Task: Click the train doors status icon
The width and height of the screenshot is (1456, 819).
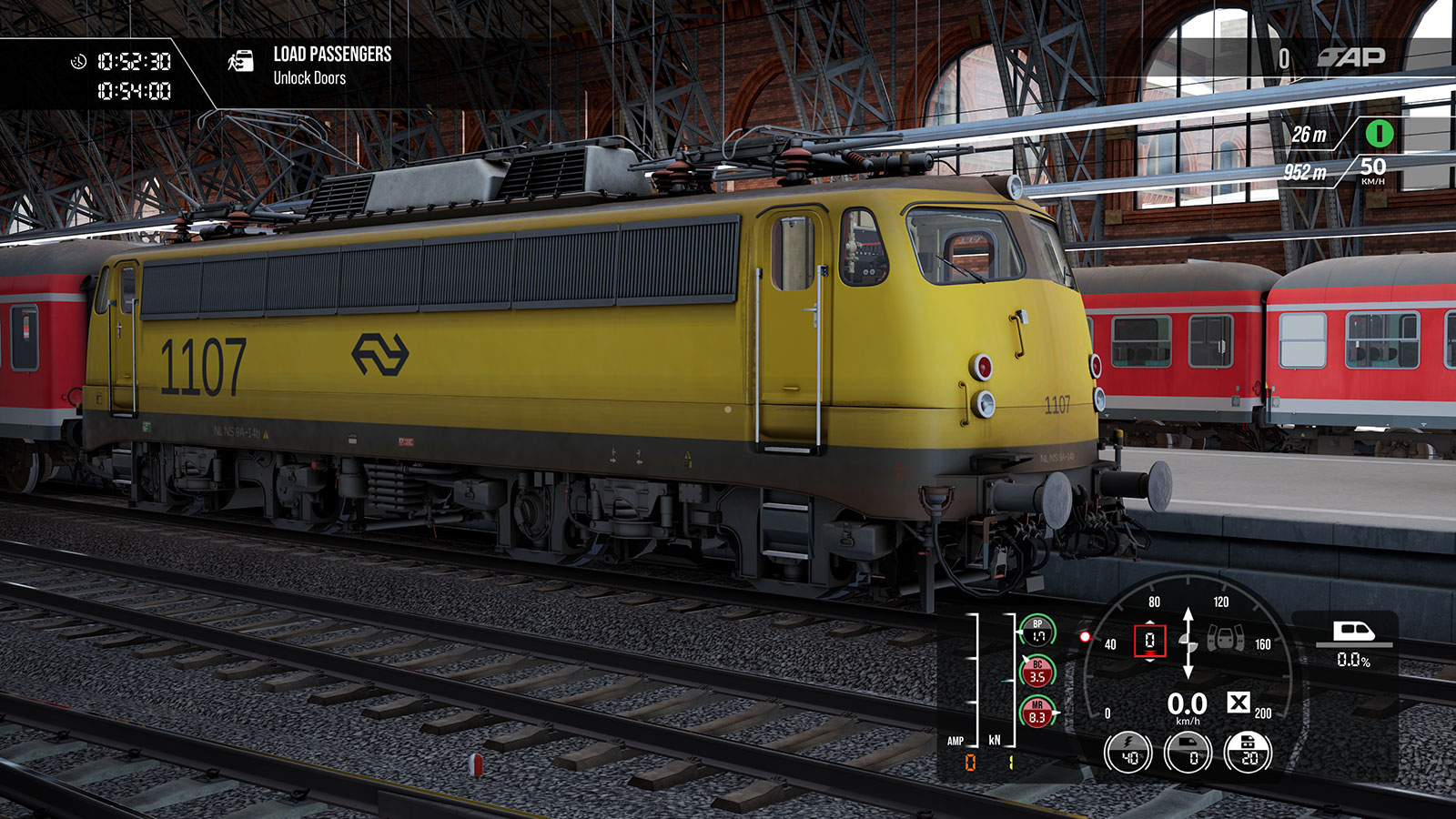Action: coord(1225,641)
